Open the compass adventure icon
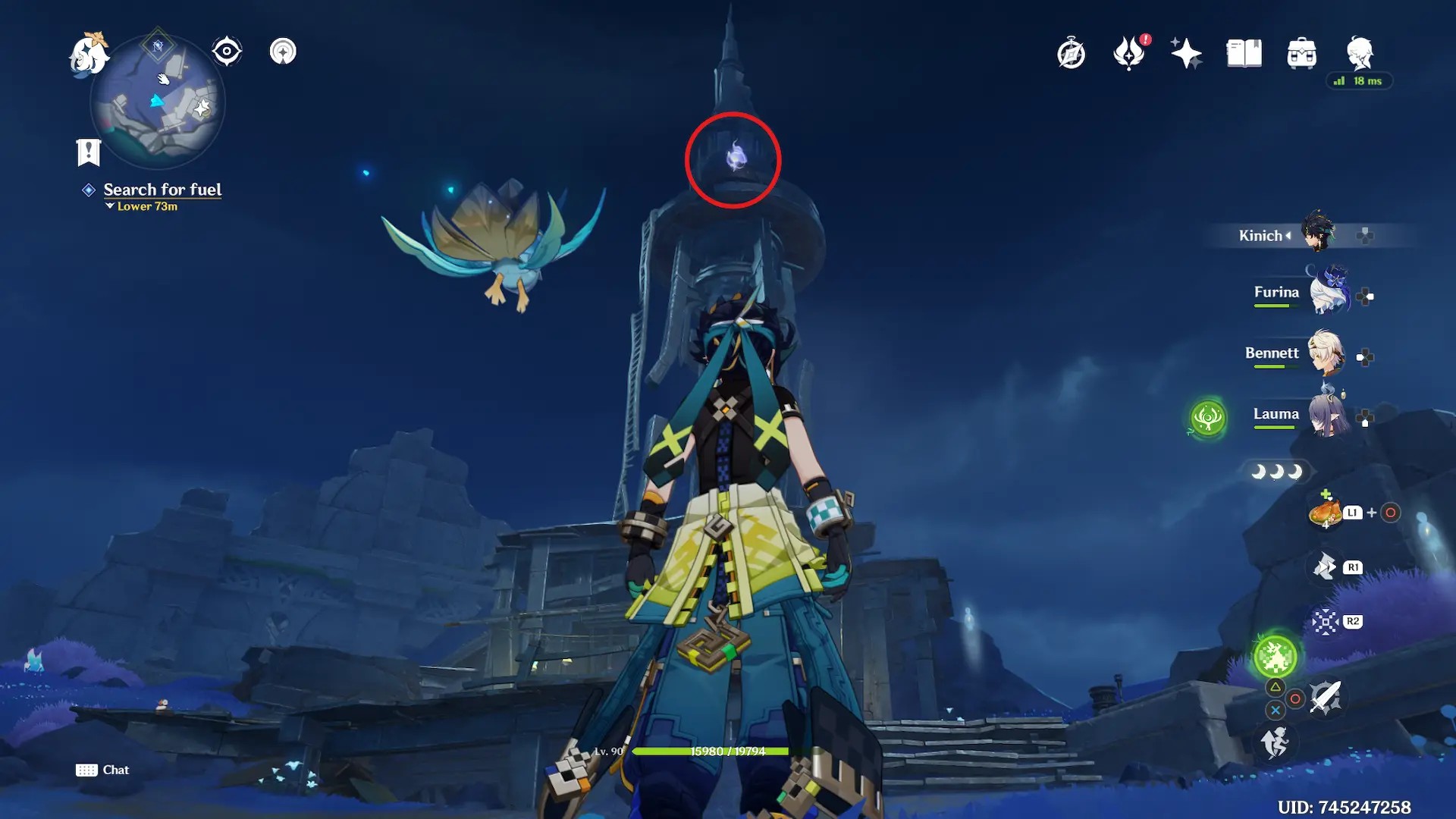Screen dimensions: 1456x819 1071,54
